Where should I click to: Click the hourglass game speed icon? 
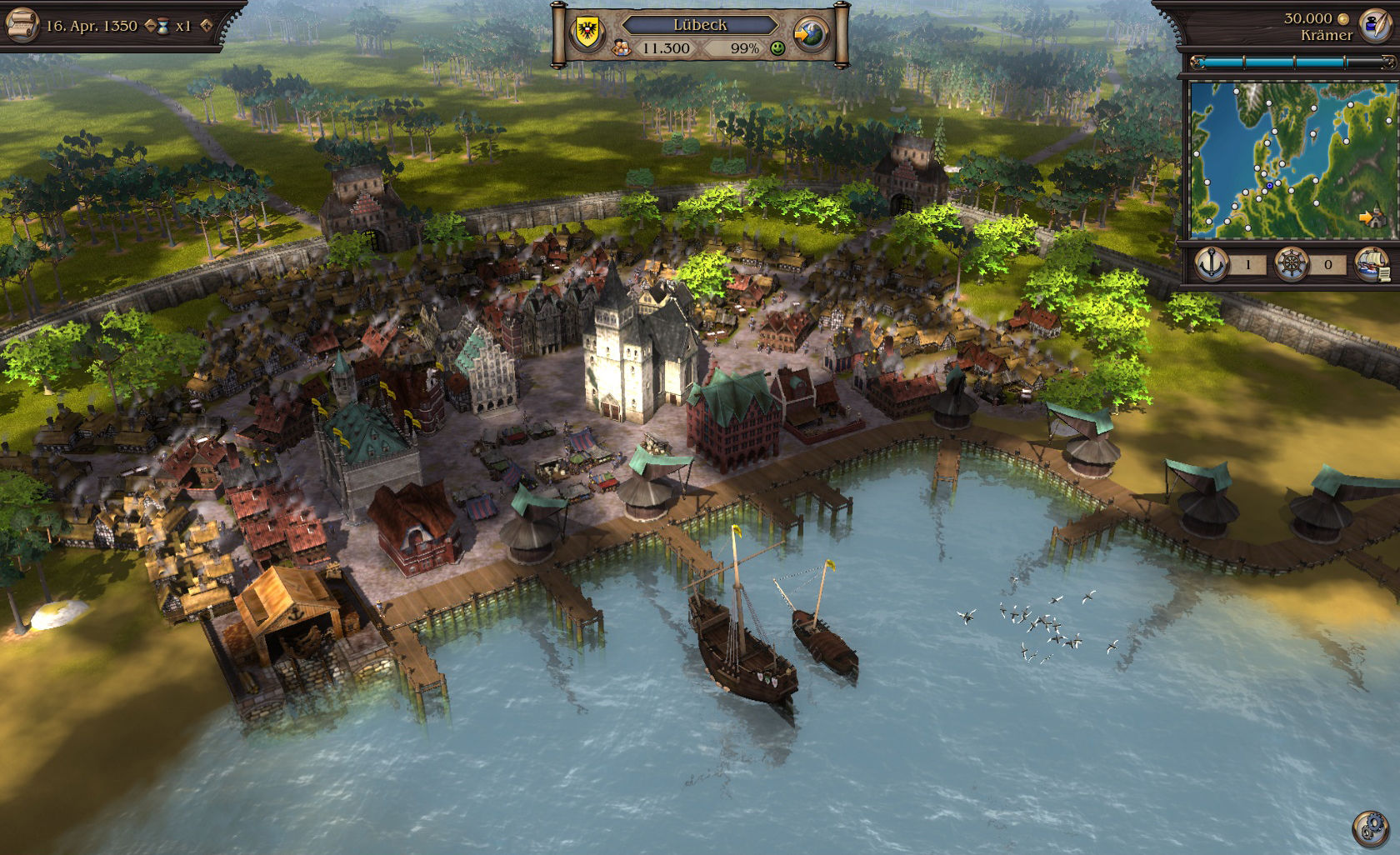click(x=163, y=24)
